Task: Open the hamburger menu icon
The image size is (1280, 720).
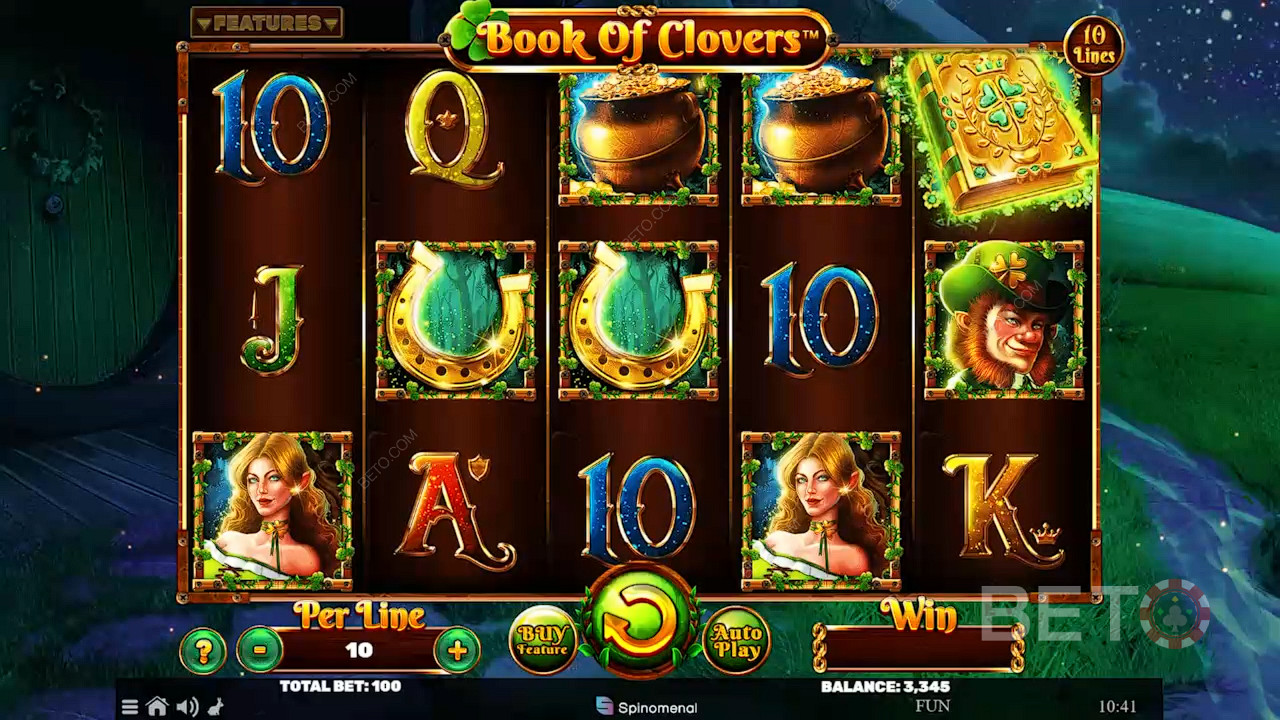Action: click(130, 707)
